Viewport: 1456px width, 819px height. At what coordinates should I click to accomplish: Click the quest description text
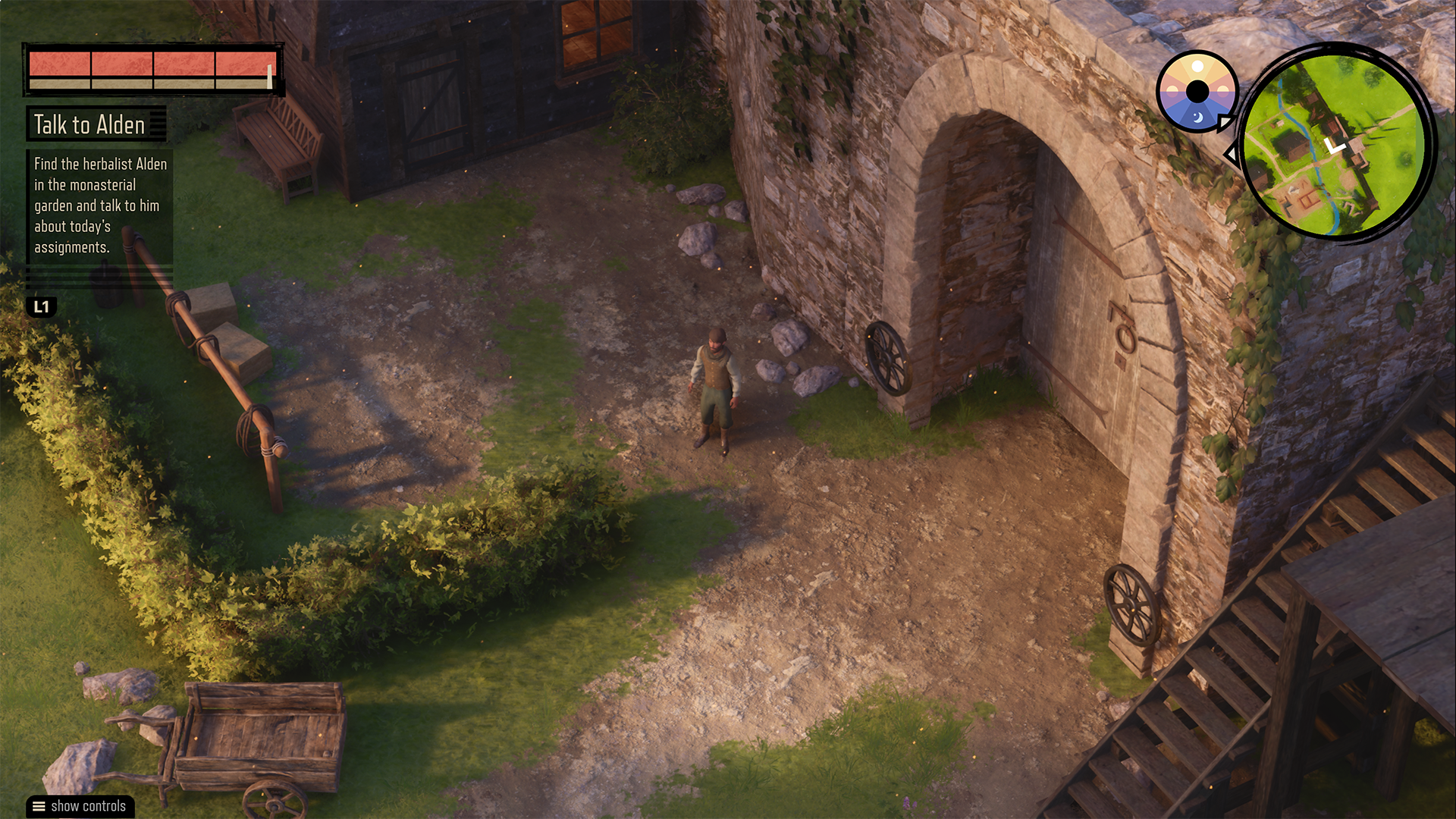pos(101,206)
